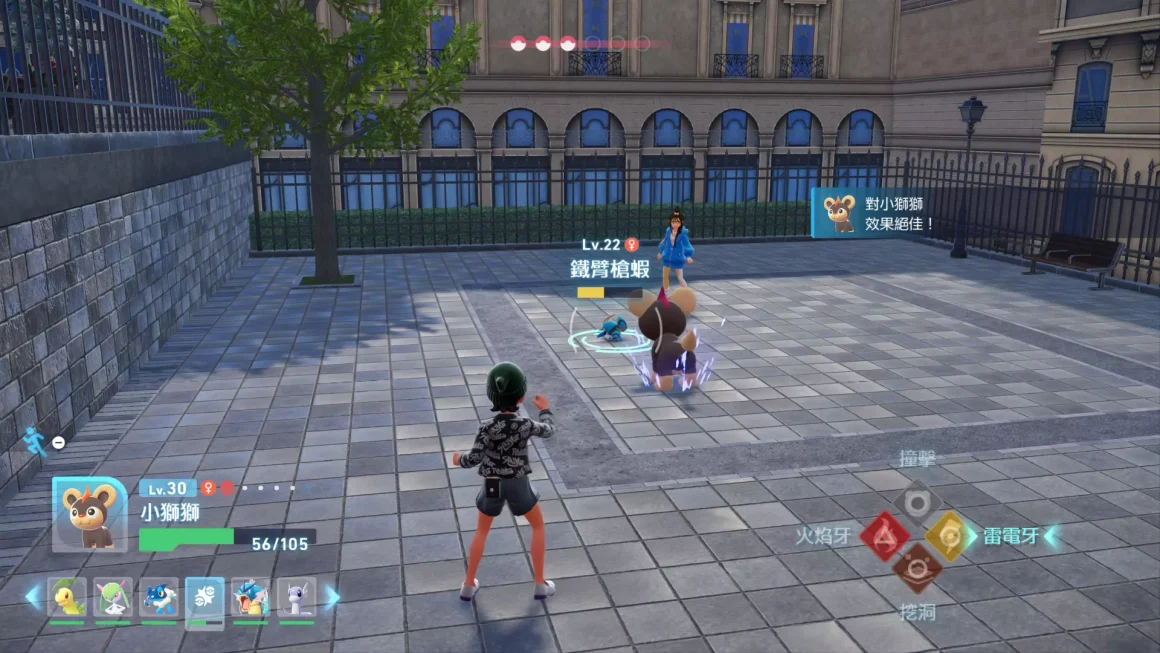Switch to Bayleef in the party bar

click(x=67, y=597)
